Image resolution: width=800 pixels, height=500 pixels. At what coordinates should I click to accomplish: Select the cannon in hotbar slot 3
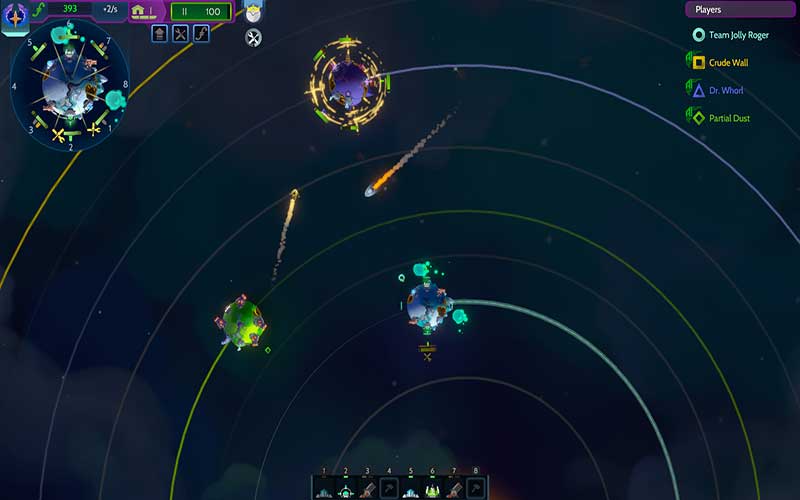click(368, 489)
